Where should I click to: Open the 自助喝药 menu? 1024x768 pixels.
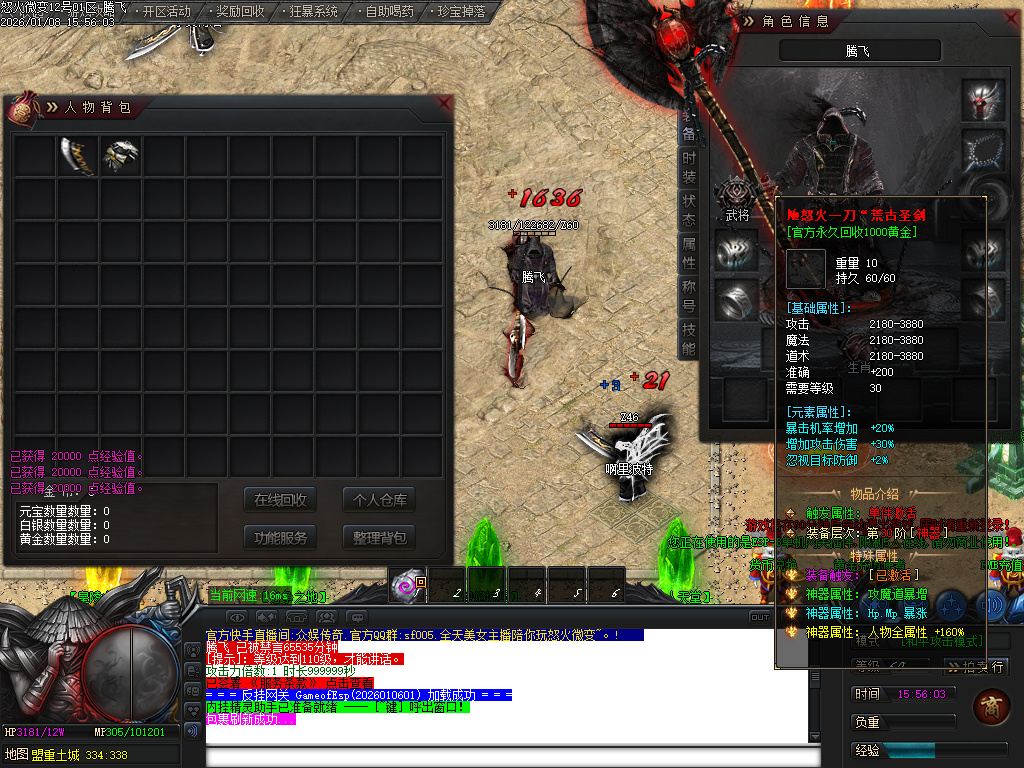(x=389, y=12)
